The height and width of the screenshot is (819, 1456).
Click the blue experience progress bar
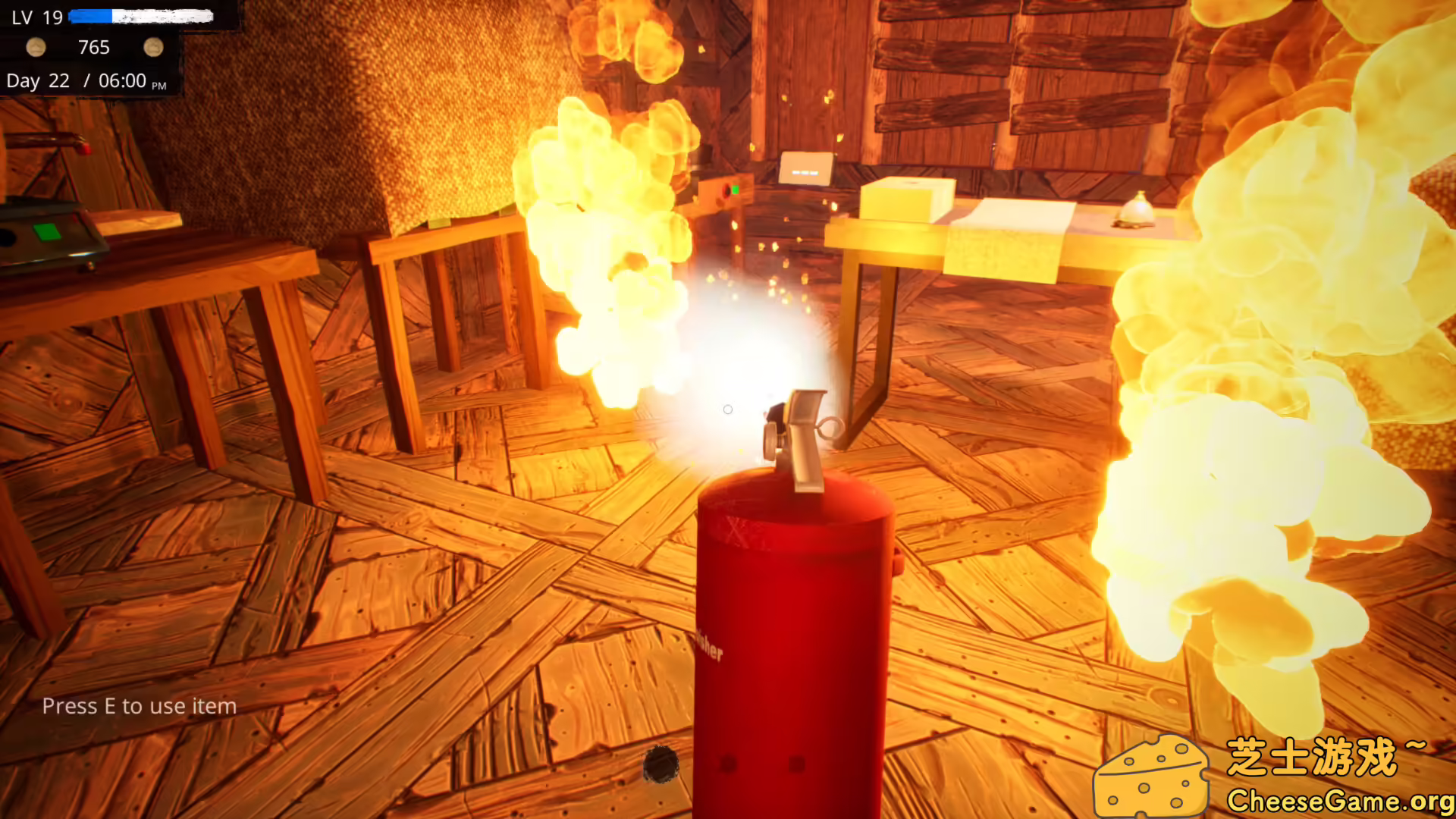(91, 15)
